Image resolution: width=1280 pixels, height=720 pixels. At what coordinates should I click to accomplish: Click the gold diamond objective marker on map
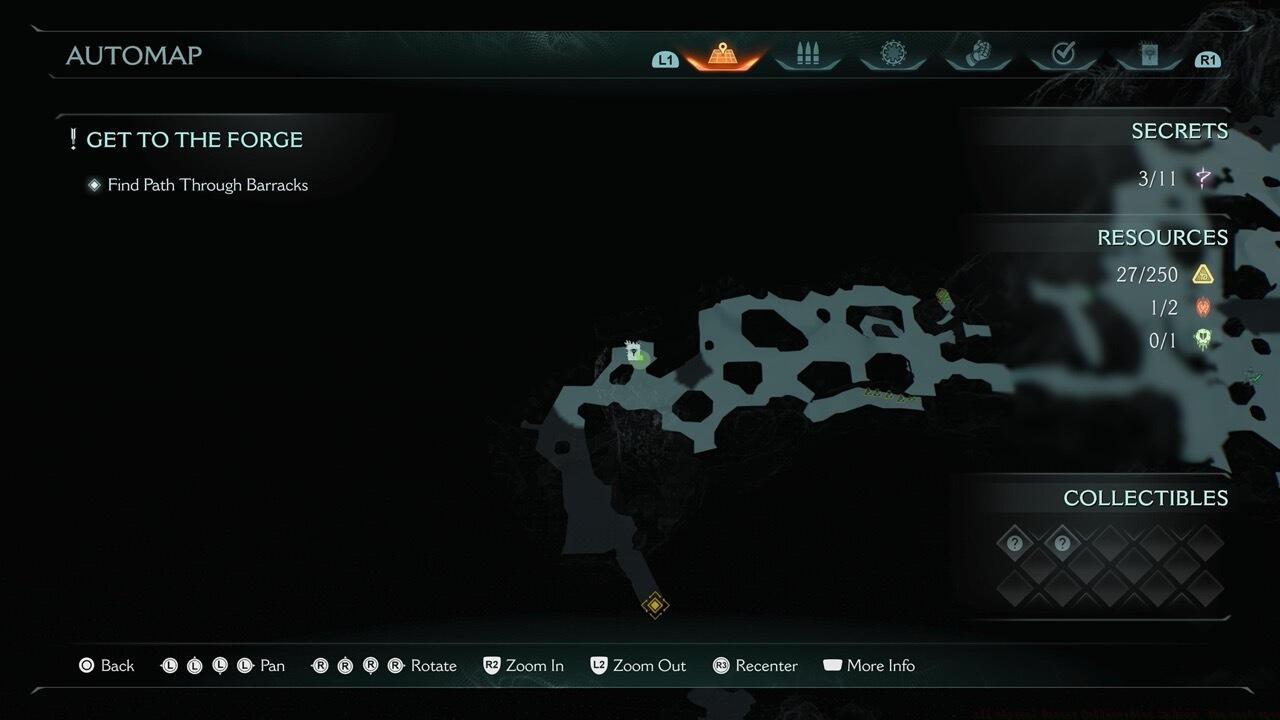655,605
